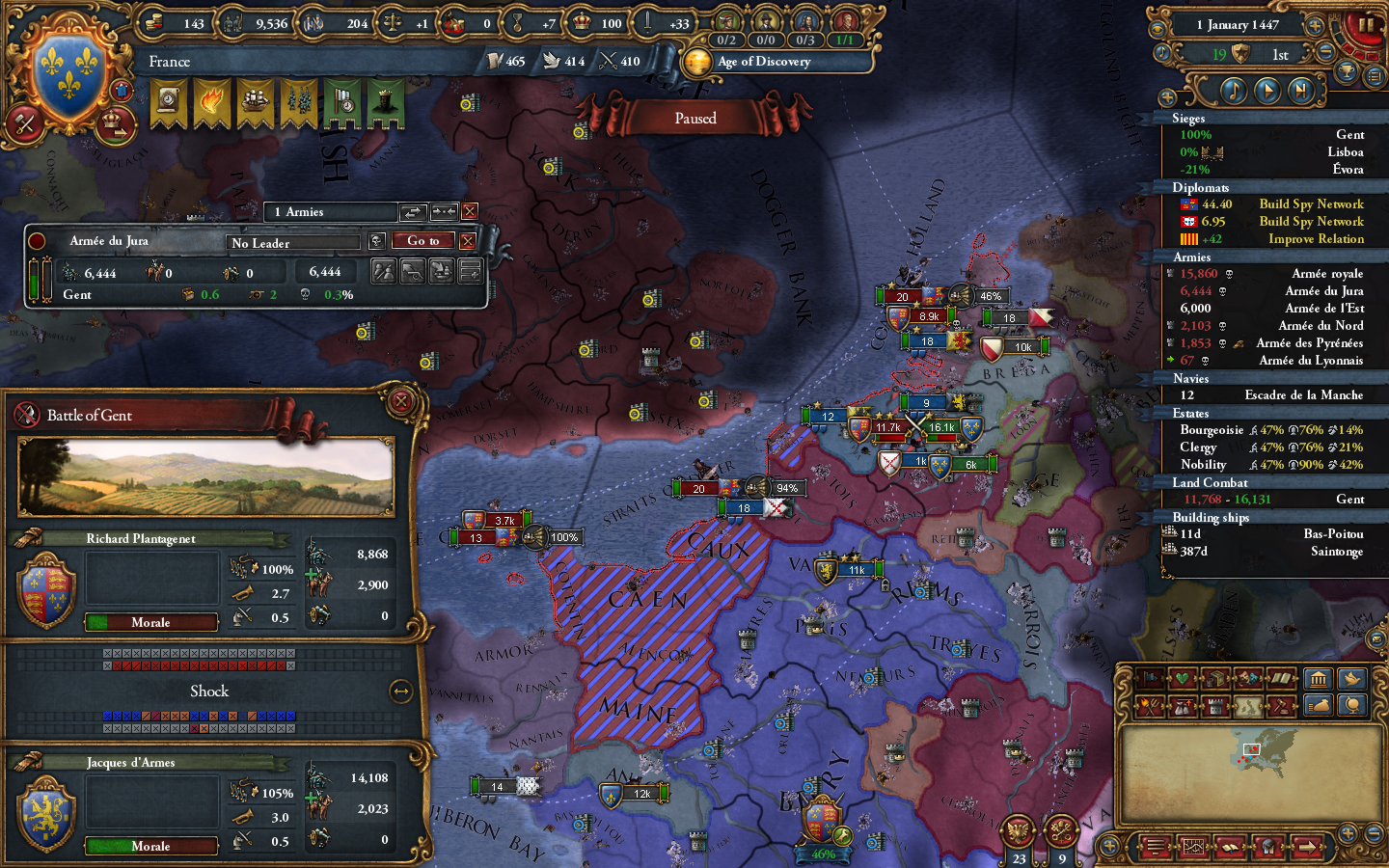The width and height of the screenshot is (1389, 868).
Task: Collapse the Estates section
Action: tap(1191, 413)
